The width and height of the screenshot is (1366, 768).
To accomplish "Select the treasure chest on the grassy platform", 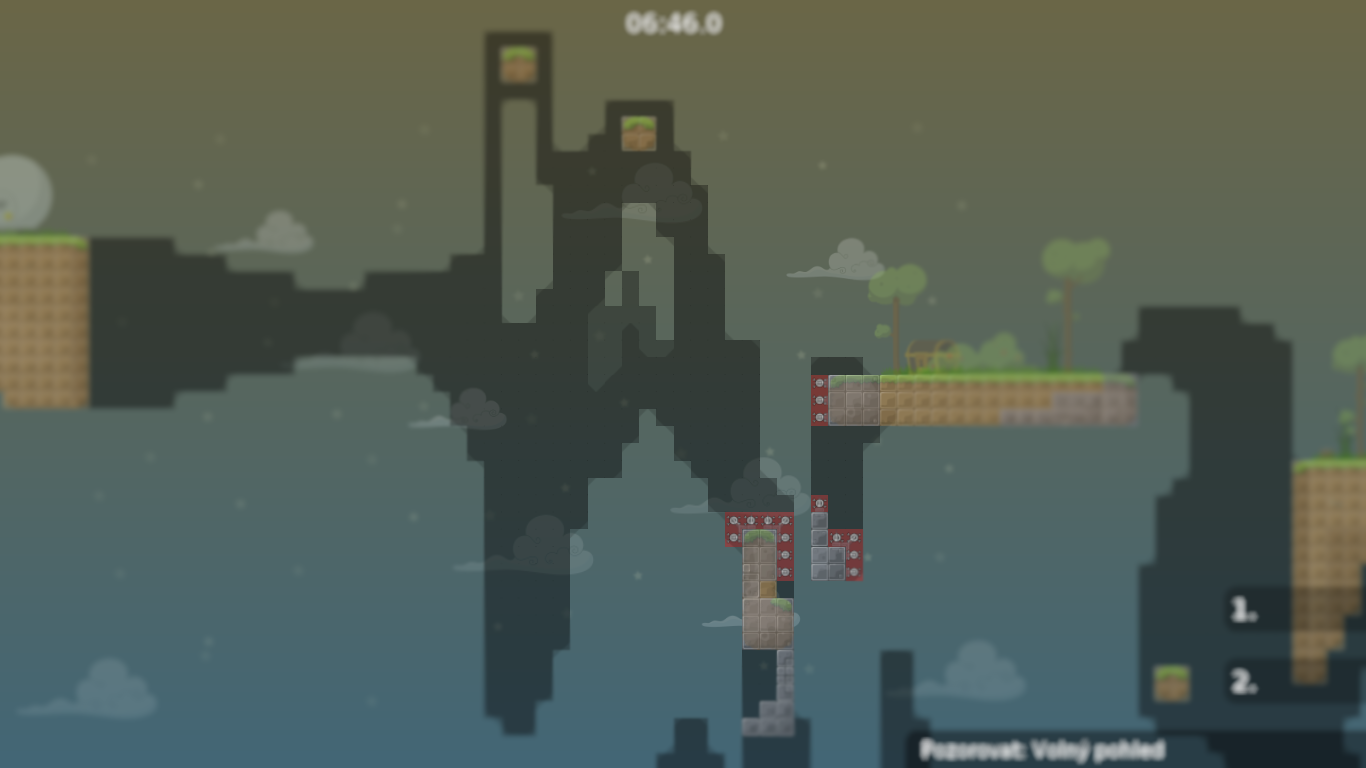I will (x=930, y=354).
